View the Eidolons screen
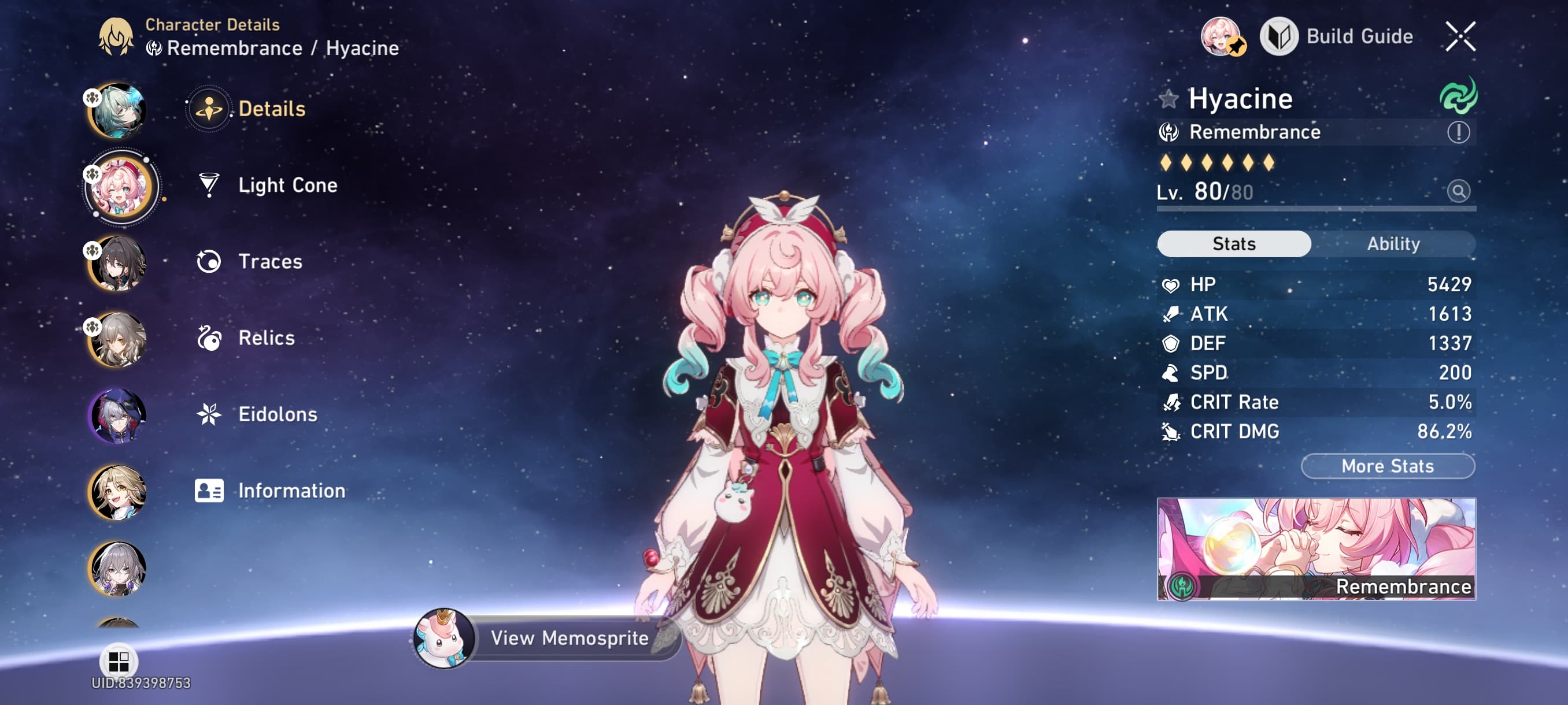This screenshot has height=705, width=1568. [209, 414]
